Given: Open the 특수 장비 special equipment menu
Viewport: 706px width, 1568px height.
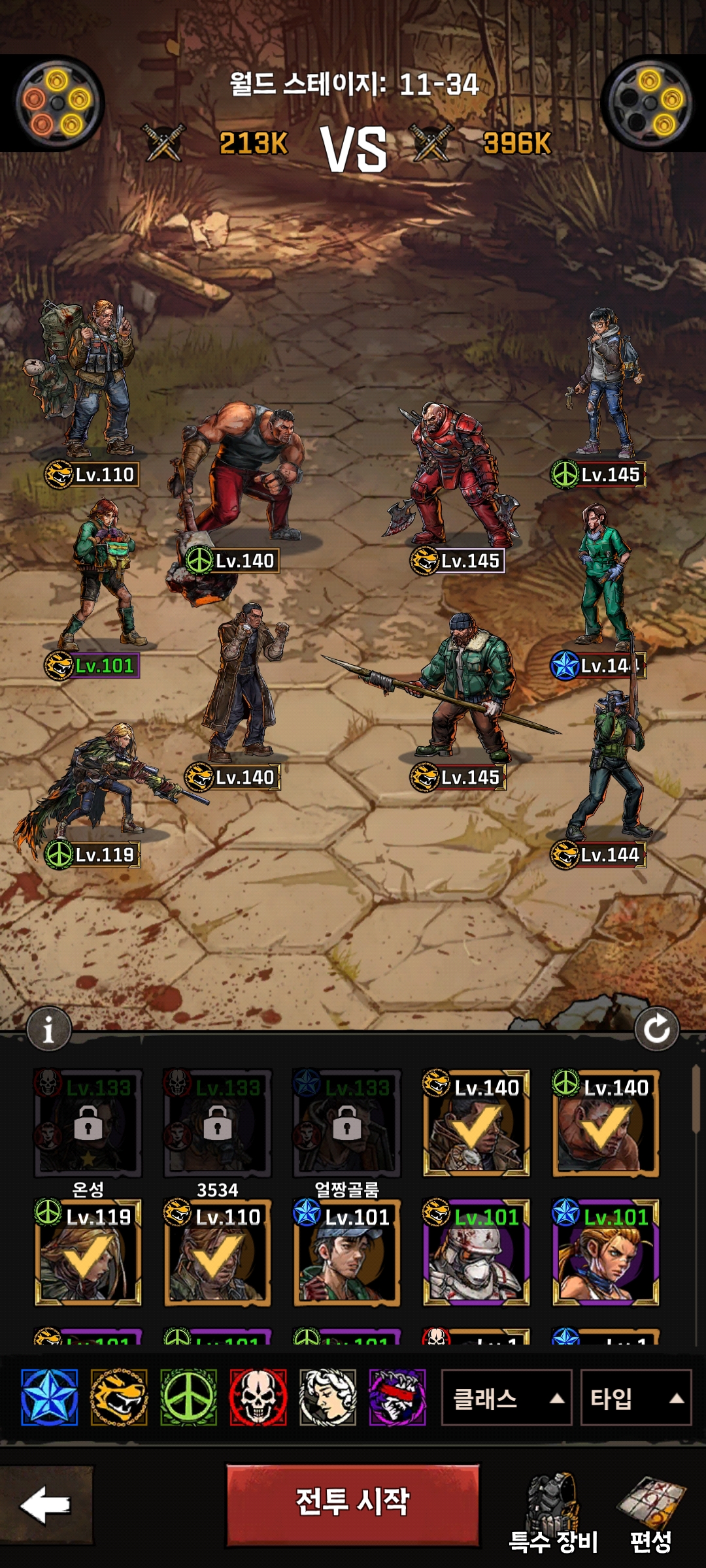Looking at the screenshot, I should [x=554, y=1514].
